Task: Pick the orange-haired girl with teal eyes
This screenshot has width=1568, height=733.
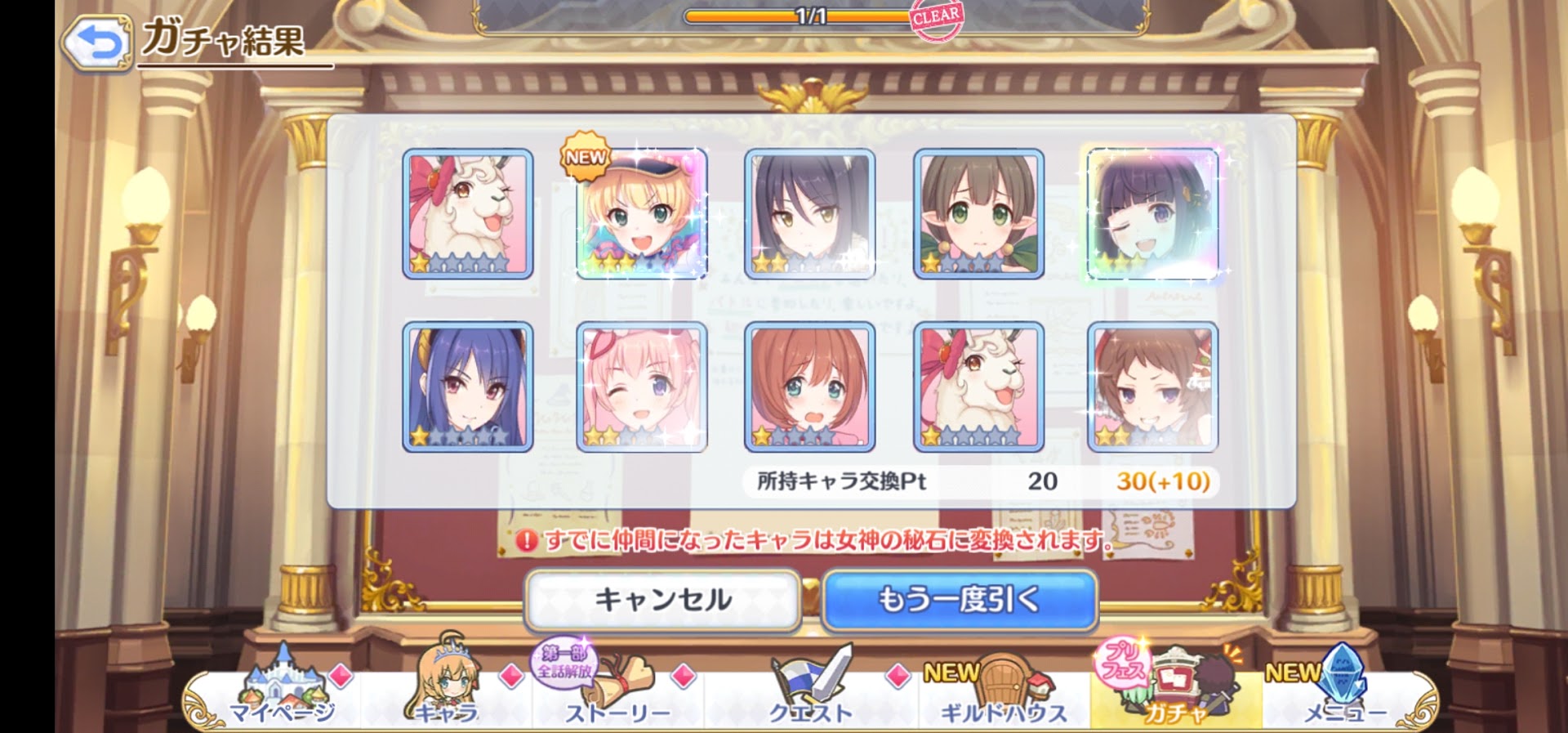Action: (x=809, y=387)
